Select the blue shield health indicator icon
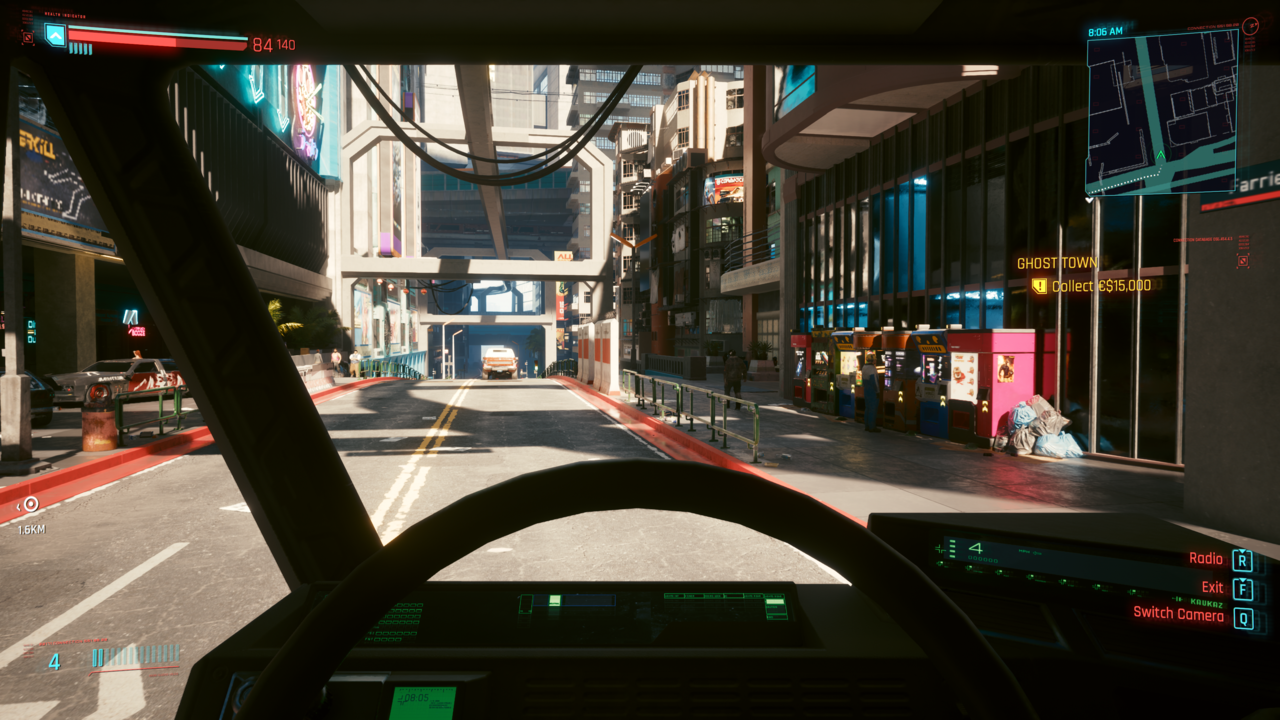The height and width of the screenshot is (720, 1280). [55, 36]
